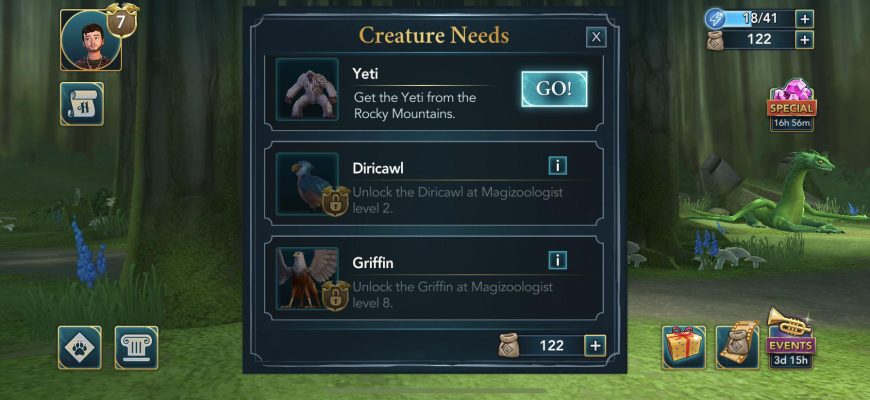The width and height of the screenshot is (870, 400).
Task: Open the parchment scroll icon
Action: pyautogui.click(x=738, y=347)
